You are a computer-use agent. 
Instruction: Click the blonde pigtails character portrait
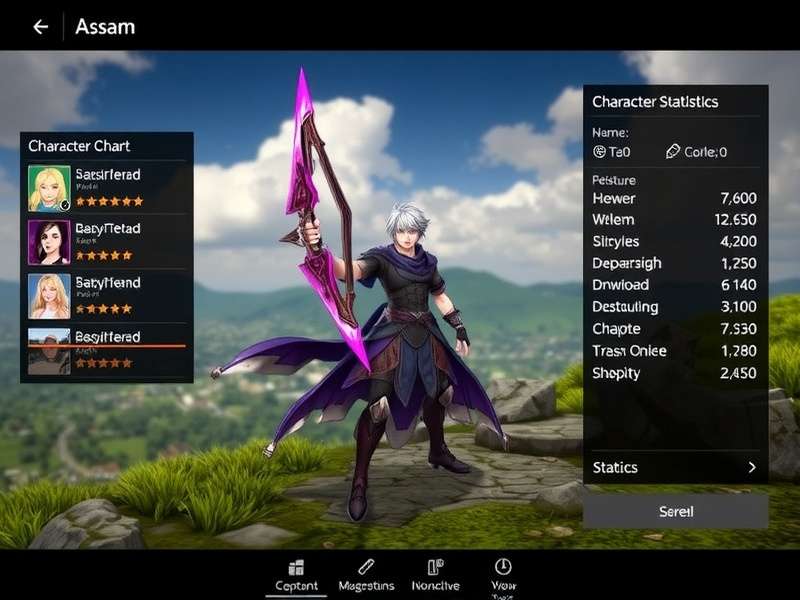[x=49, y=187]
